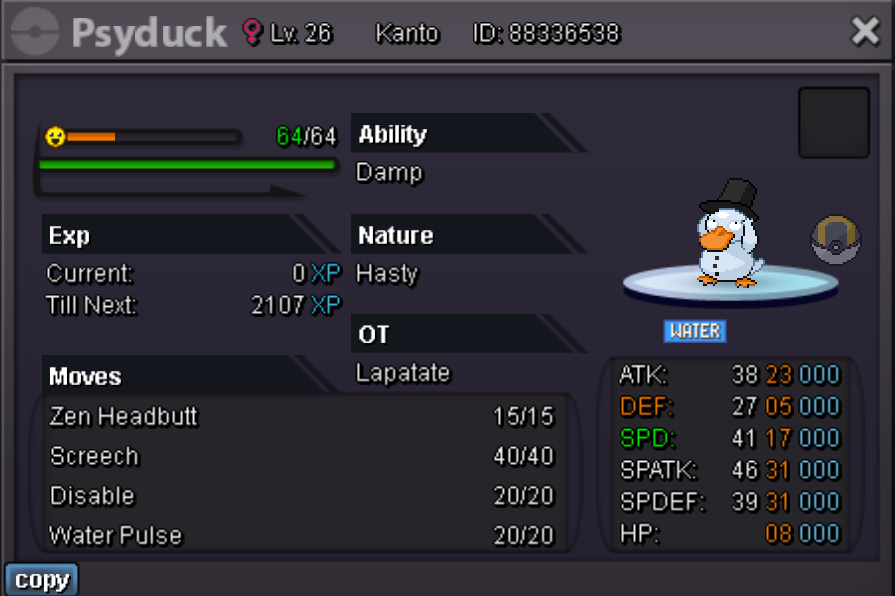Choose the Disable move
This screenshot has height=596, width=895.
[300, 496]
